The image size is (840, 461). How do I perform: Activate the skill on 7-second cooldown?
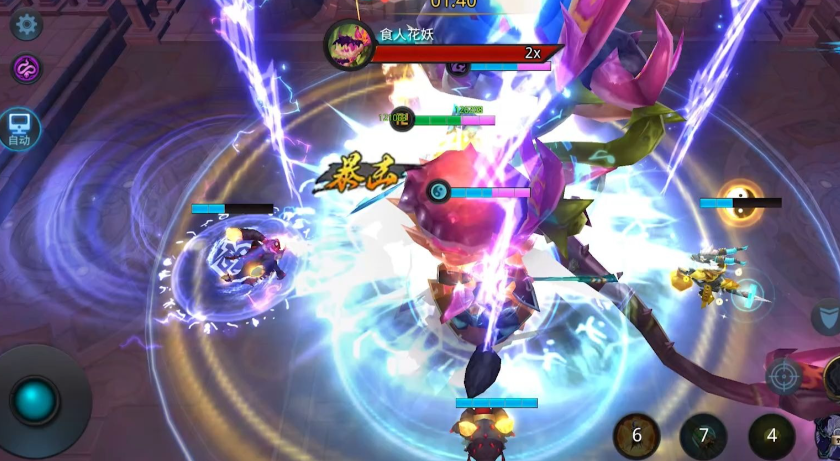point(703,436)
